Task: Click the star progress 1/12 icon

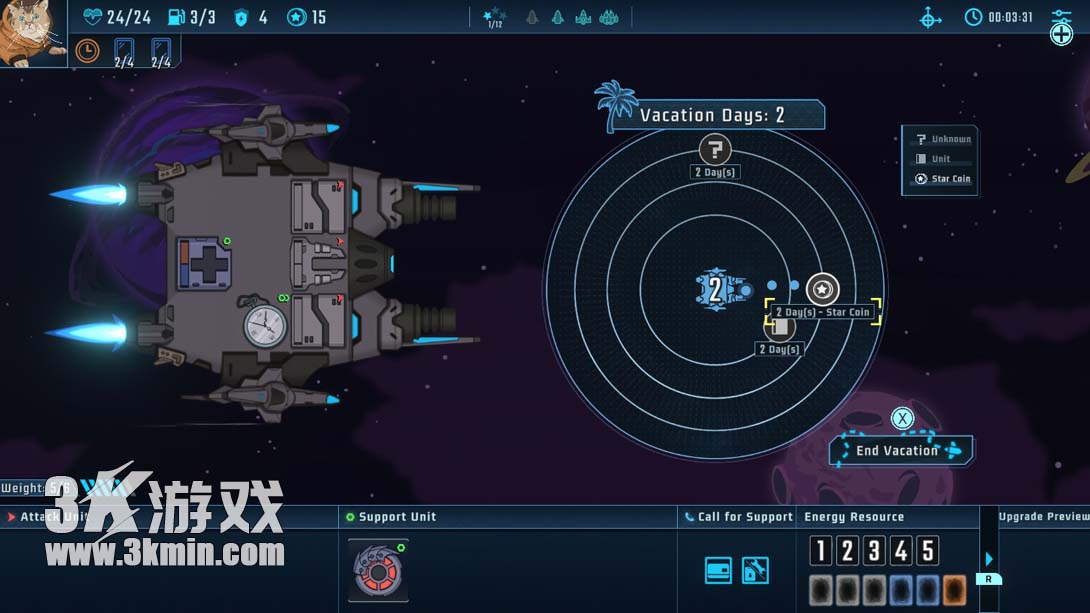Action: [494, 18]
